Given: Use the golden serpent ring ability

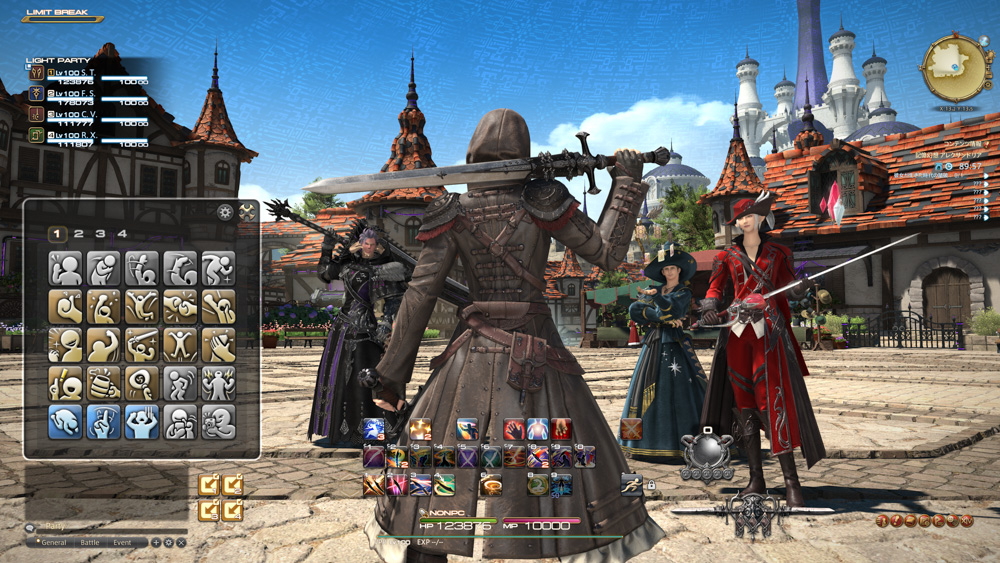Looking at the screenshot, I should (x=538, y=485).
